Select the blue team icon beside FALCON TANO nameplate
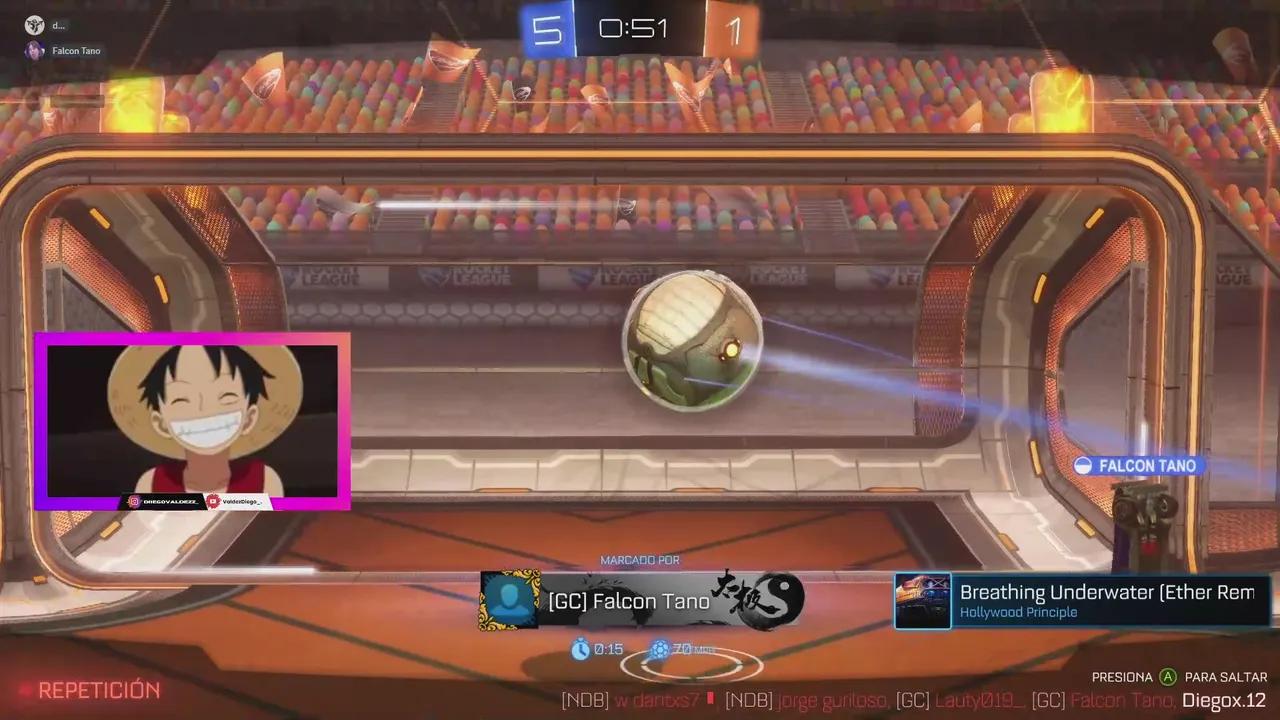Screen dimensions: 1280x720 [x=1085, y=465]
